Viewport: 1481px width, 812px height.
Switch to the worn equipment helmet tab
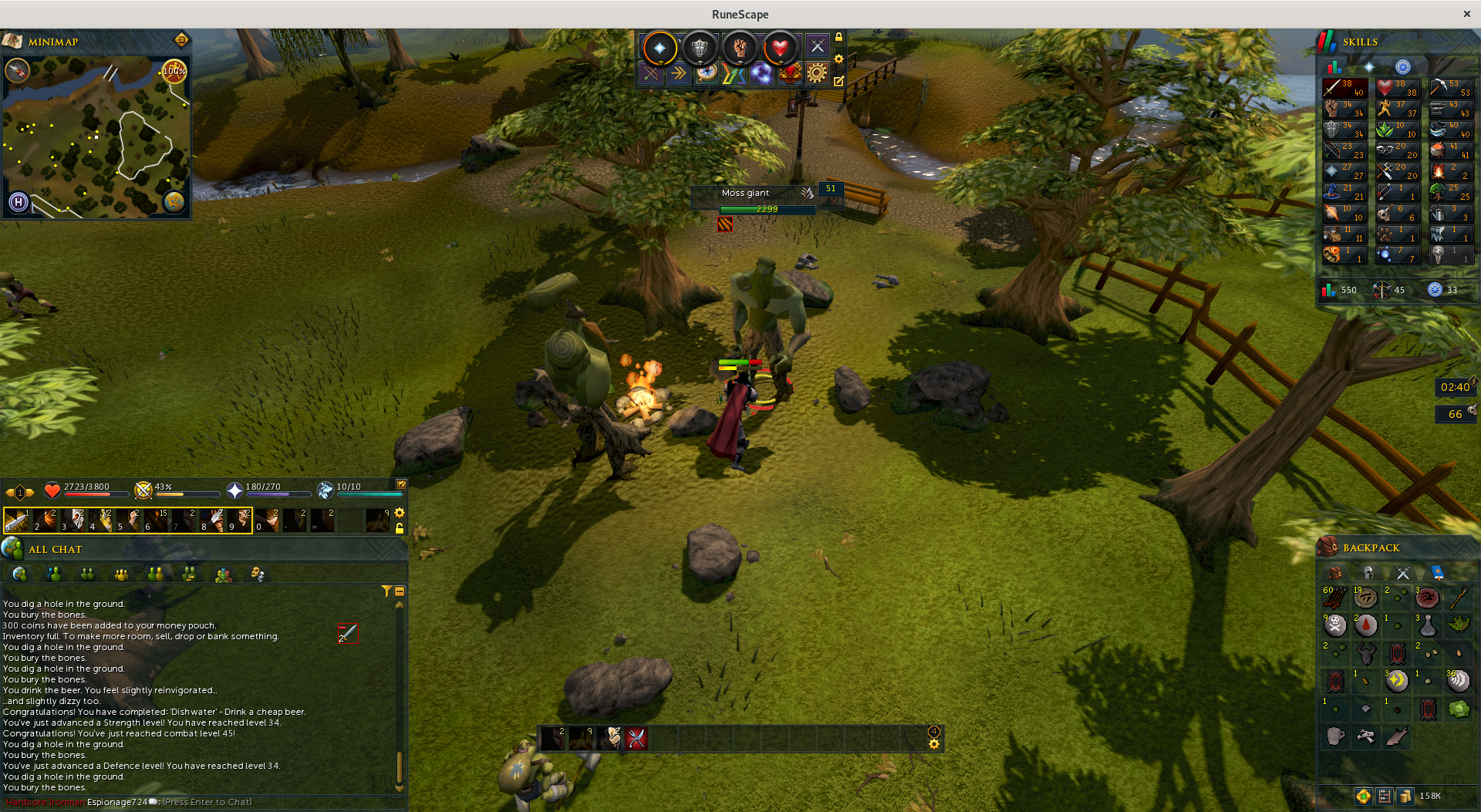(x=1368, y=572)
